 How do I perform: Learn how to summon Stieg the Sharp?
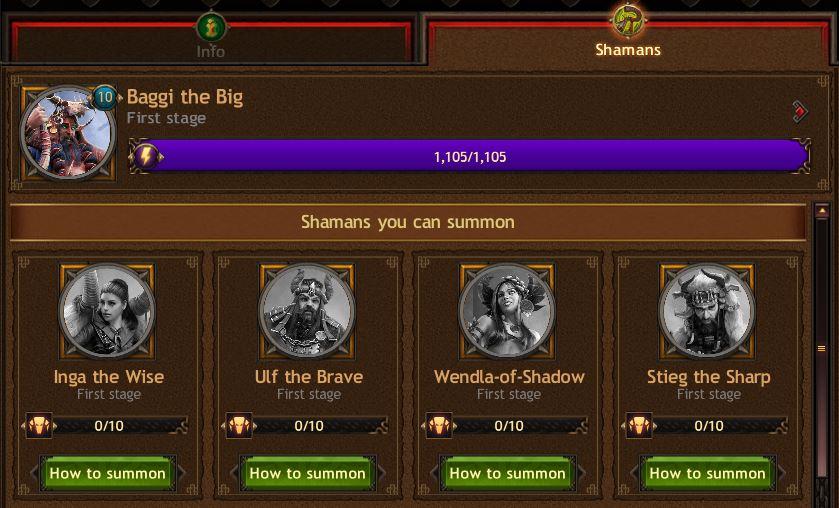(x=708, y=473)
